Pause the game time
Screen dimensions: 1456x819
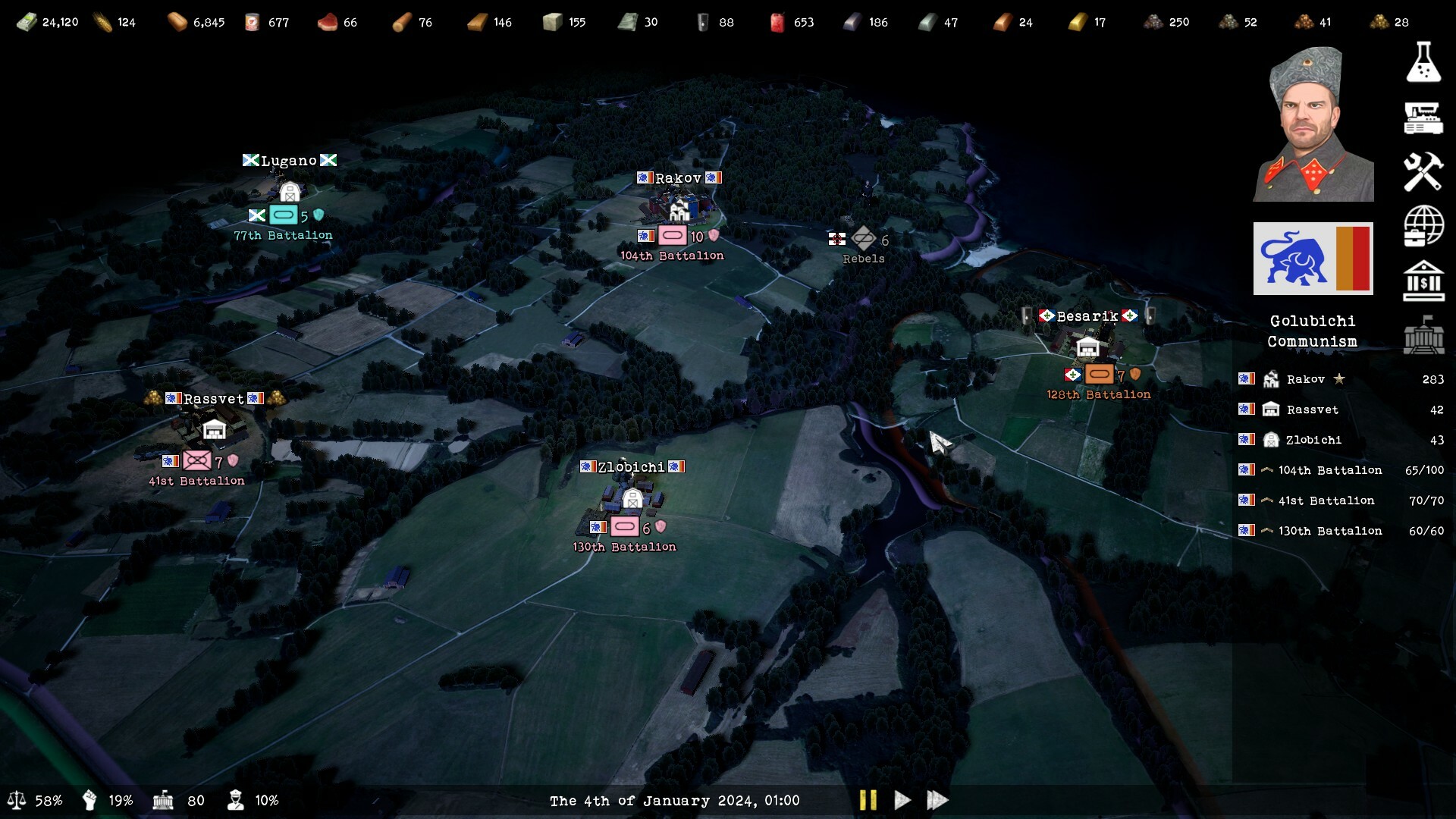click(x=868, y=800)
